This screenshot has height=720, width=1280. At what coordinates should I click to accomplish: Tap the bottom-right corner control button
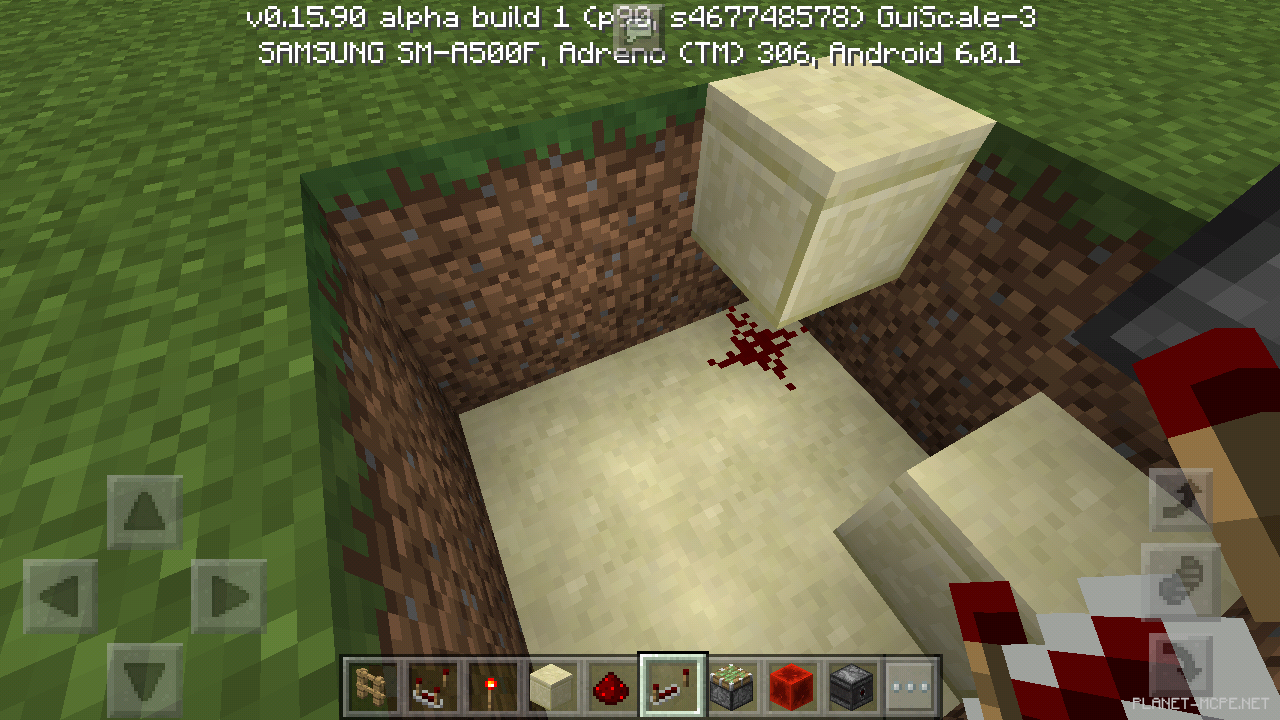point(1185,660)
